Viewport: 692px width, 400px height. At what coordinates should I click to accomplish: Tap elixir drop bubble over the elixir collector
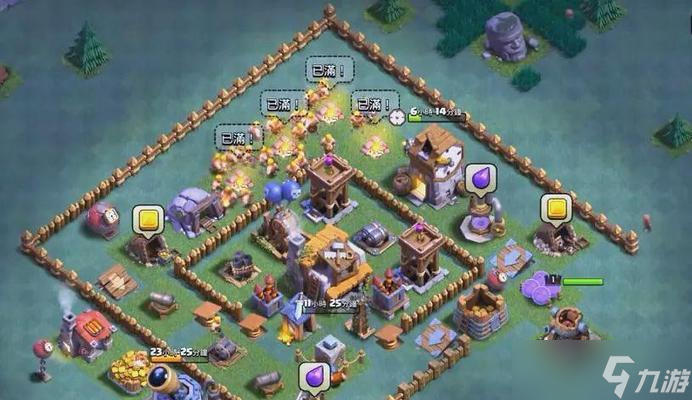[x=481, y=179]
